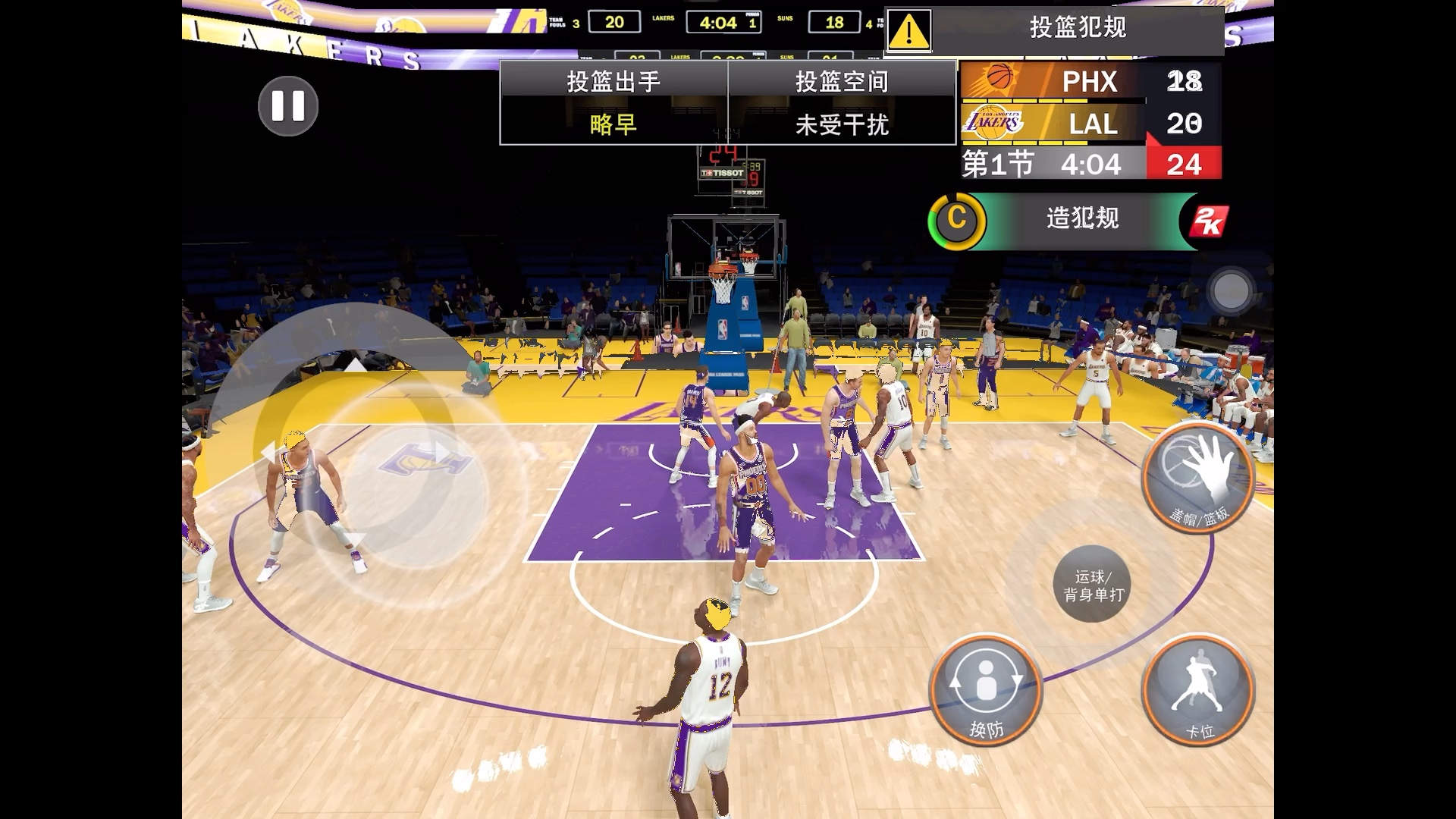Screen dimensions: 1456x819
Task: Tap the 换防 switch-defense icon
Action: tap(986, 688)
